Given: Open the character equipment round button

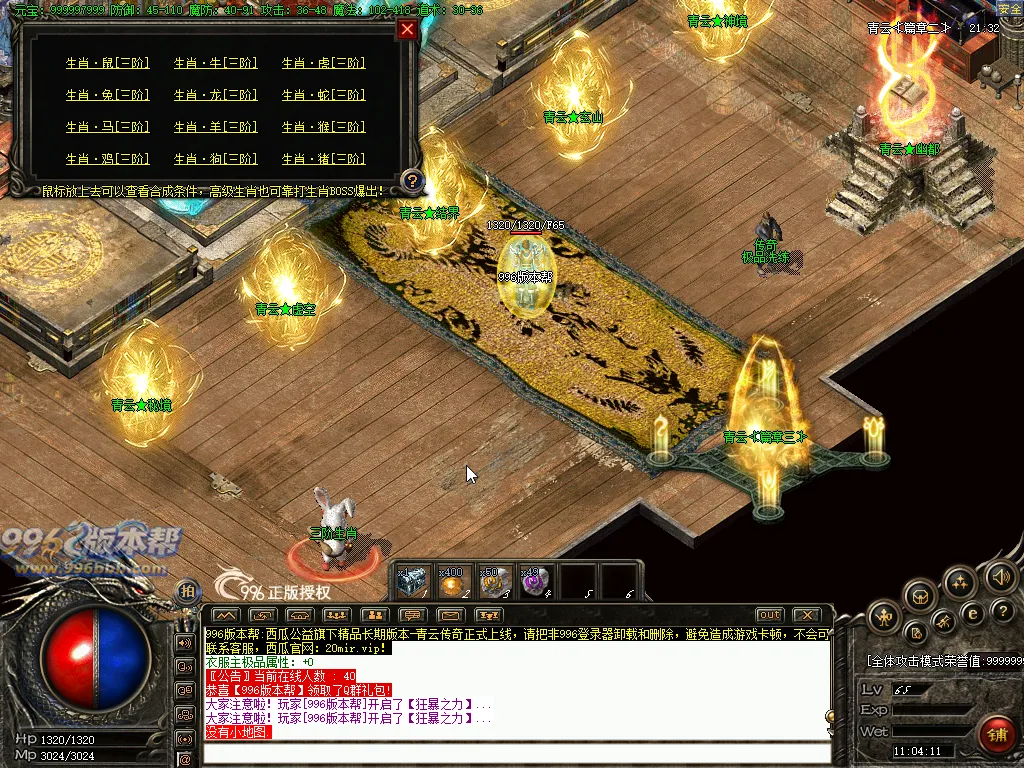Looking at the screenshot, I should point(882,616).
